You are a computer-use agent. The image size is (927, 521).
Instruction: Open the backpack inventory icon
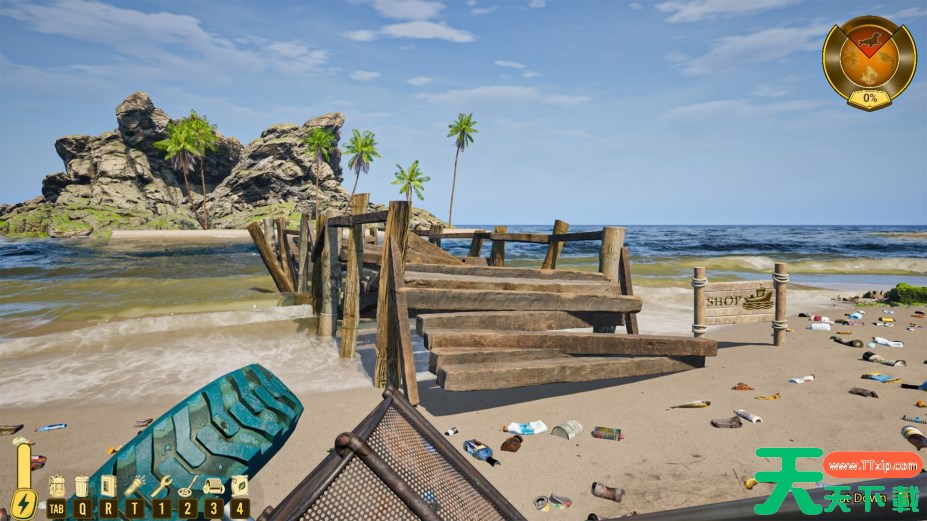[56, 487]
